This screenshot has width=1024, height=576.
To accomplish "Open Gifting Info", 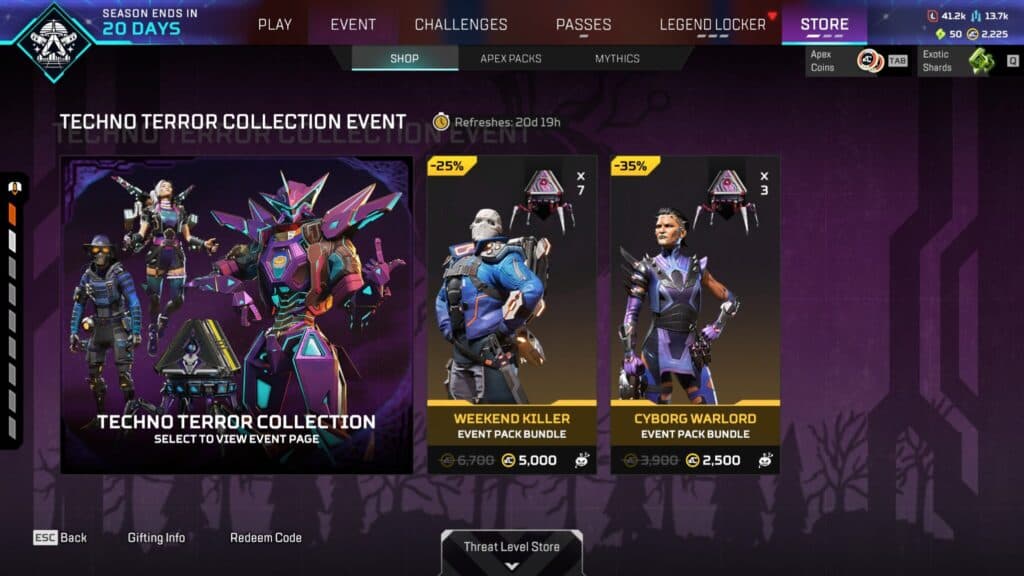I will (x=156, y=538).
